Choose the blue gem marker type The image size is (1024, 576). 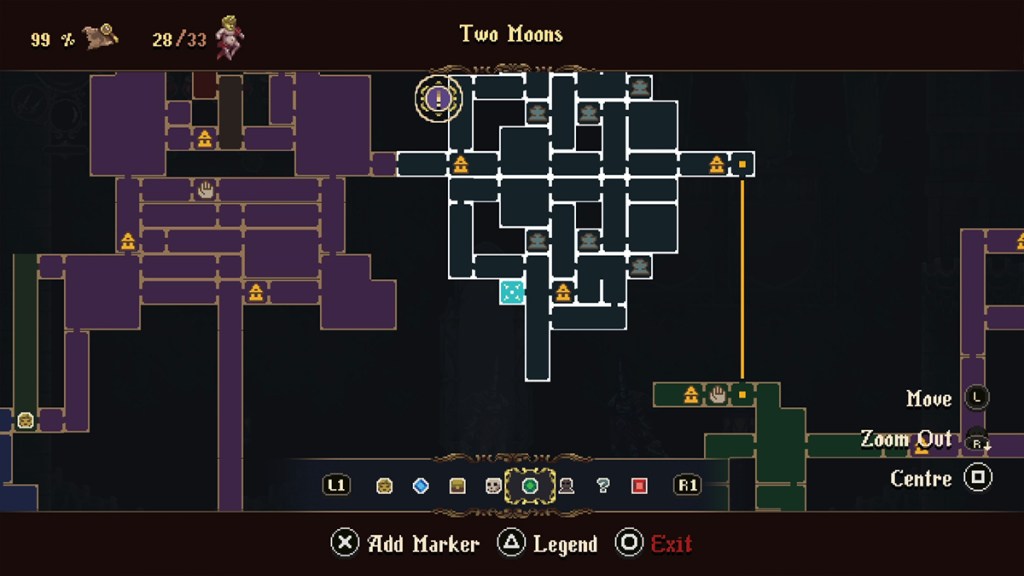[x=421, y=486]
